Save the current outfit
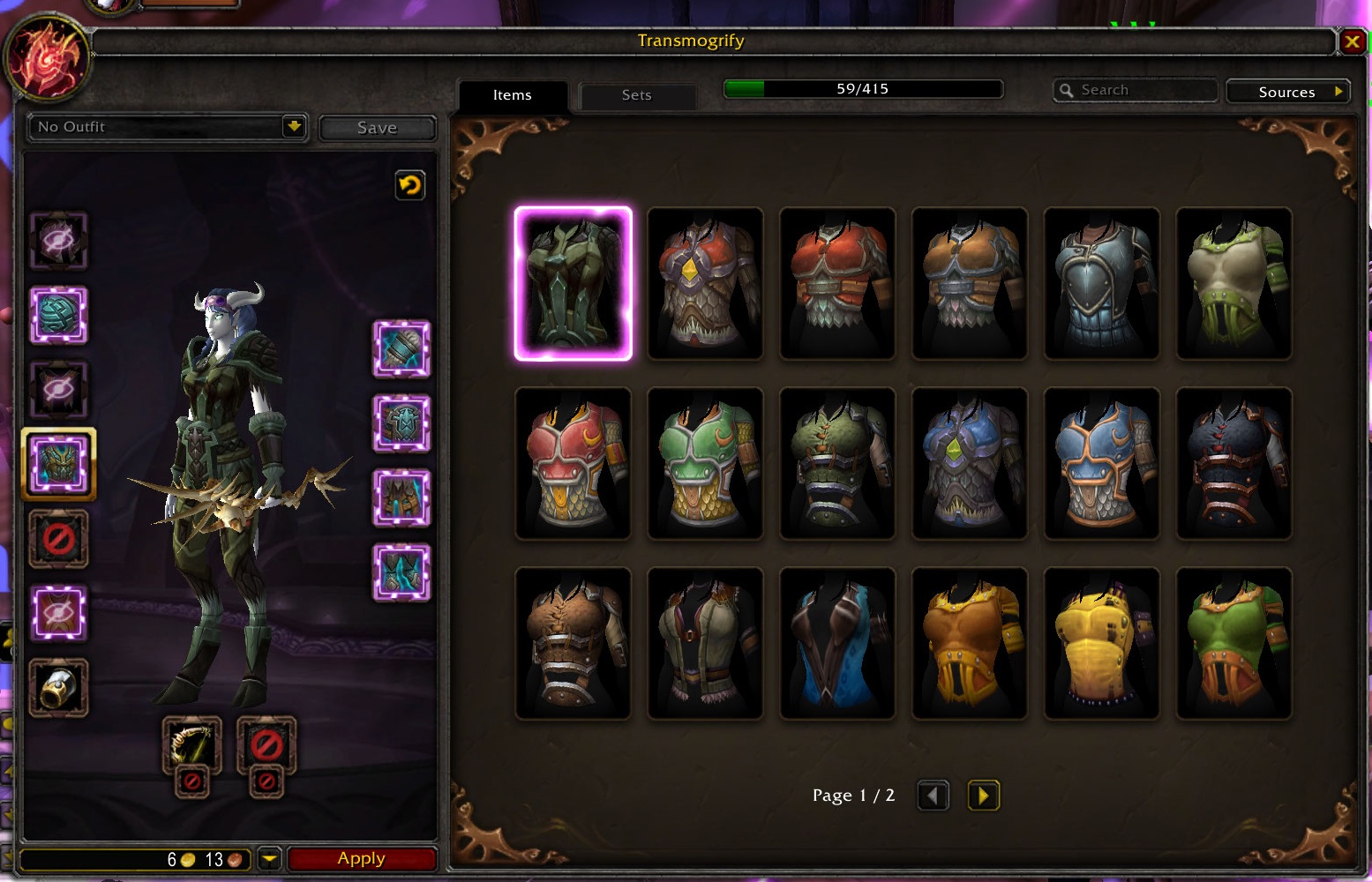Image resolution: width=1372 pixels, height=882 pixels. click(x=377, y=128)
